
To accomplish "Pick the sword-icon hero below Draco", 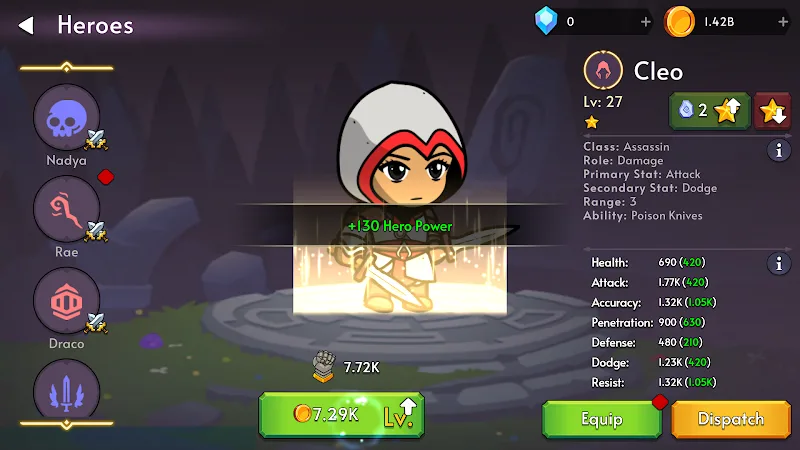I will [x=67, y=388].
